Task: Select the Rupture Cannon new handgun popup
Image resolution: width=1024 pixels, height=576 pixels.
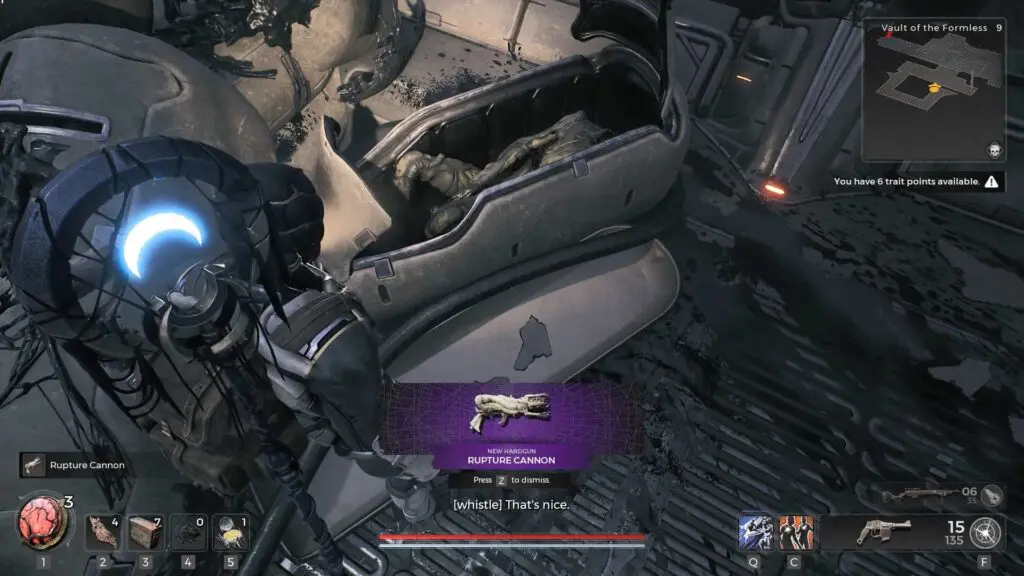Action: [x=511, y=424]
